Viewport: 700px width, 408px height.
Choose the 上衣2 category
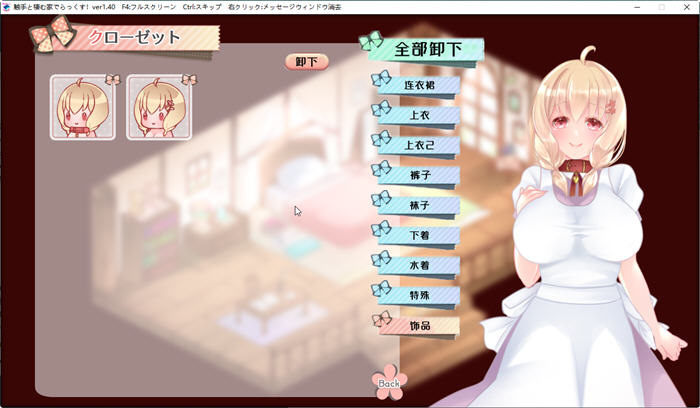(x=420, y=146)
